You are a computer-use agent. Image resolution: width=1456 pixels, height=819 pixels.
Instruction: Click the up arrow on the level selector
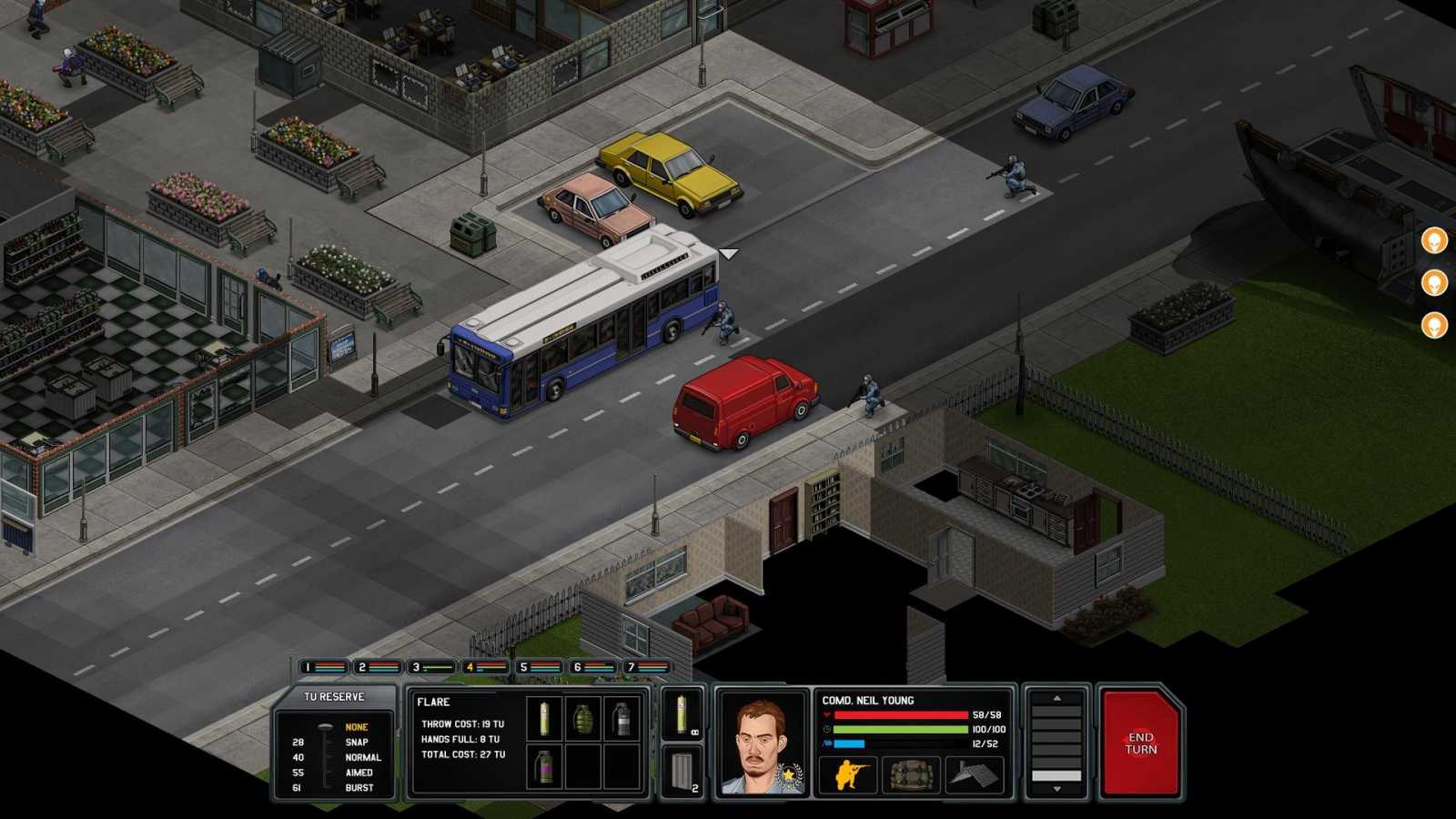point(1056,697)
